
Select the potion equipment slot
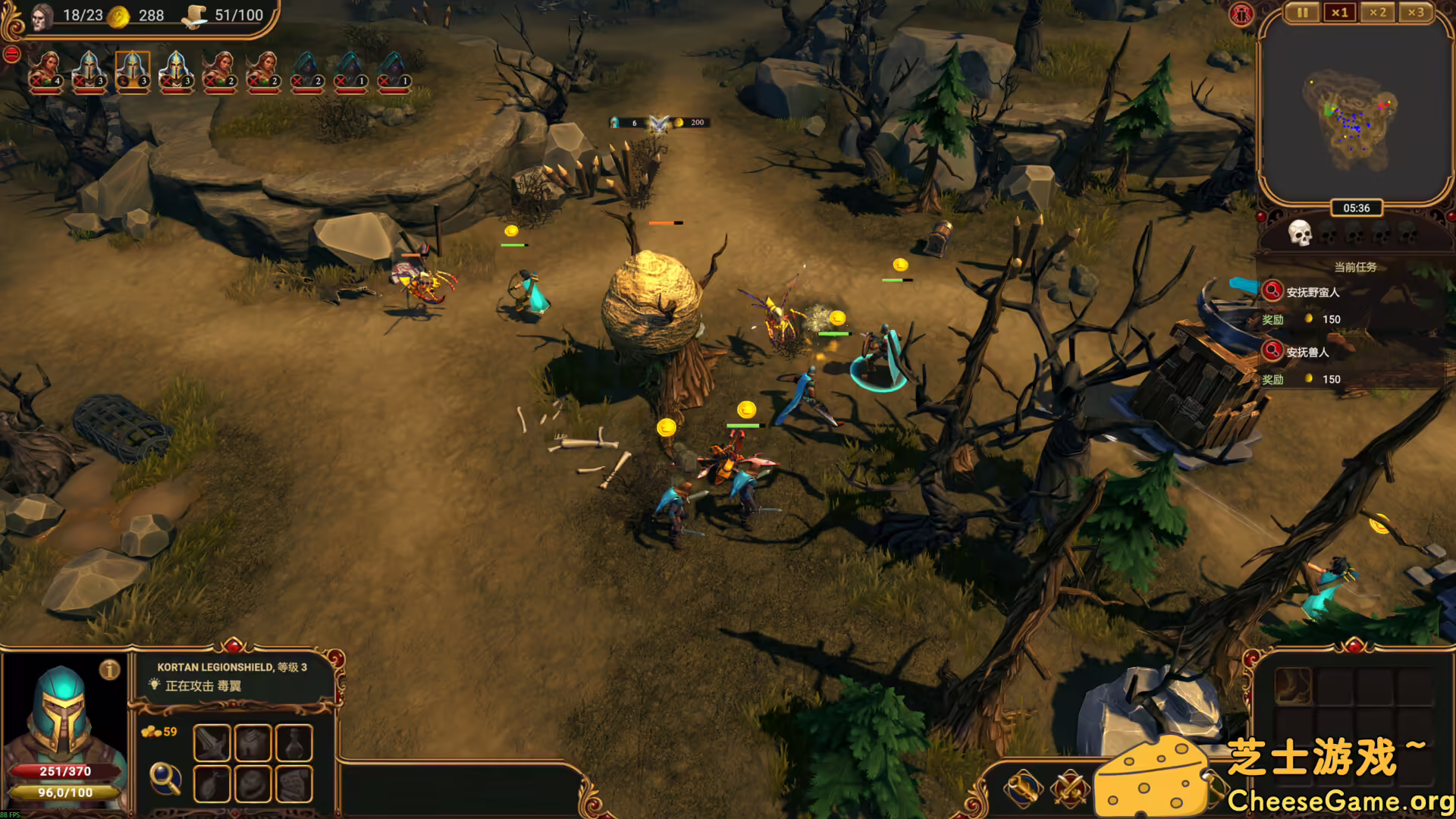tap(294, 742)
